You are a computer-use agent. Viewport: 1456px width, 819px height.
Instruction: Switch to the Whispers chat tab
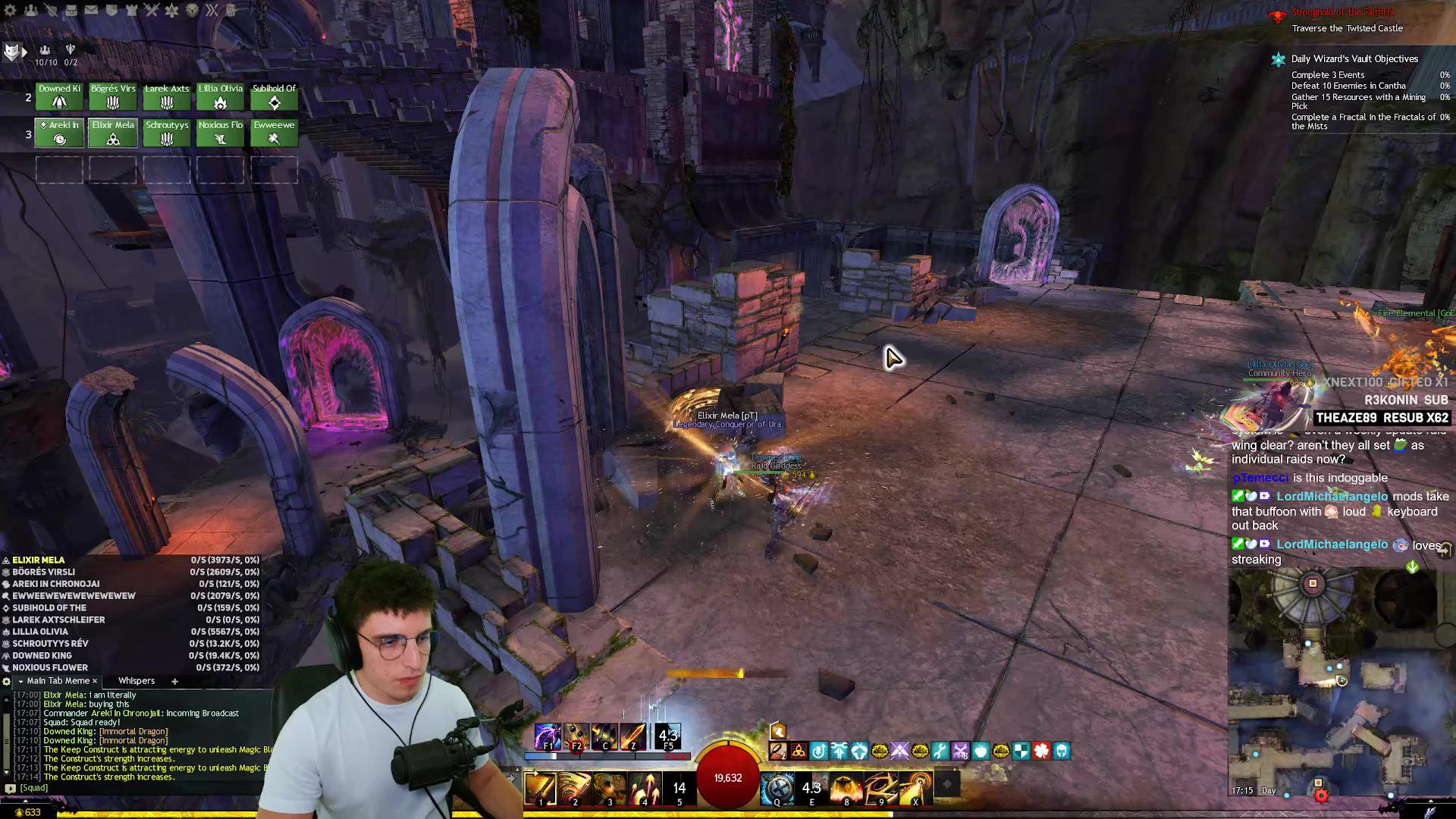click(136, 681)
